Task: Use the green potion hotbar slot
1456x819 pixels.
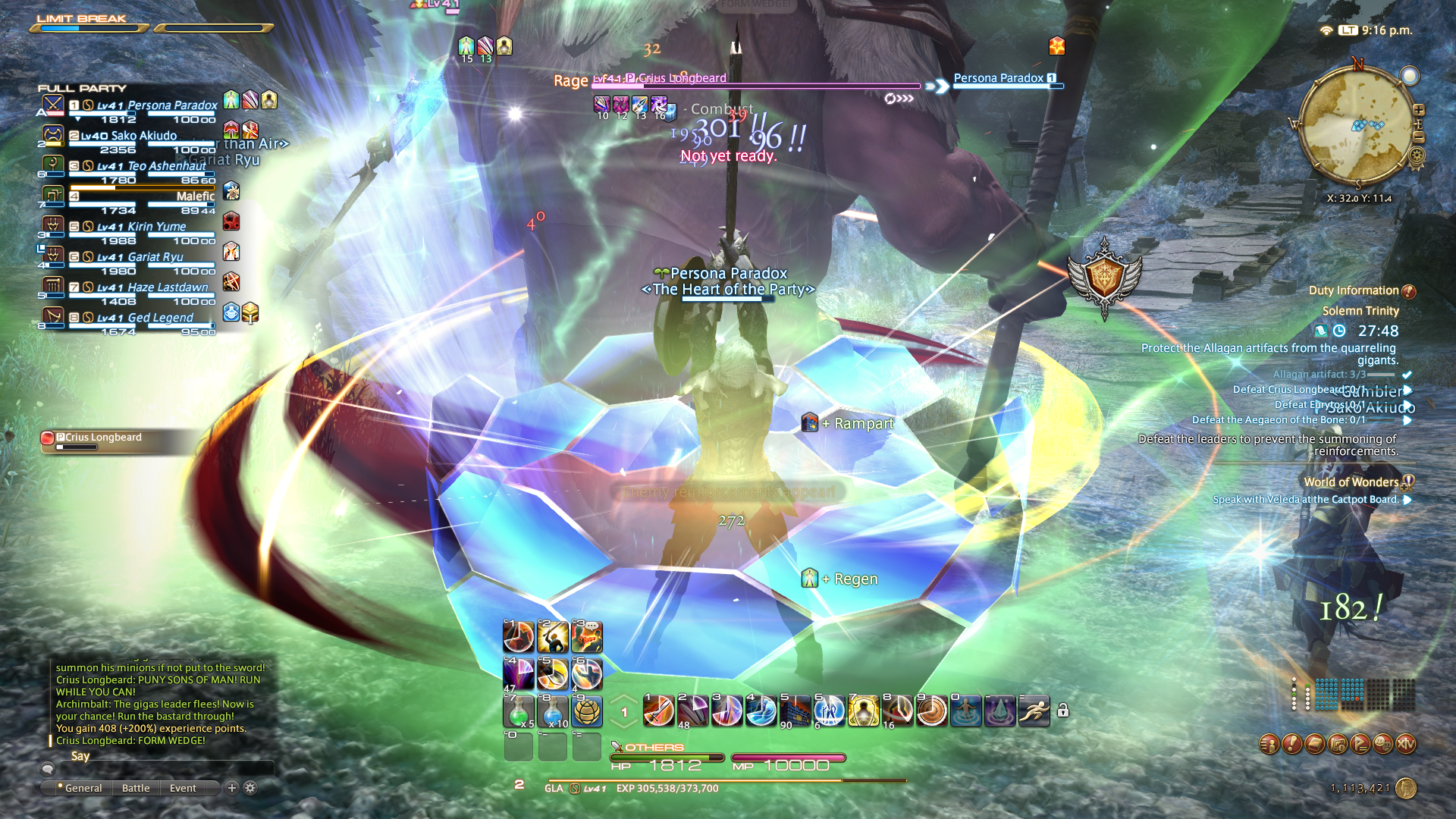Action: (x=519, y=711)
